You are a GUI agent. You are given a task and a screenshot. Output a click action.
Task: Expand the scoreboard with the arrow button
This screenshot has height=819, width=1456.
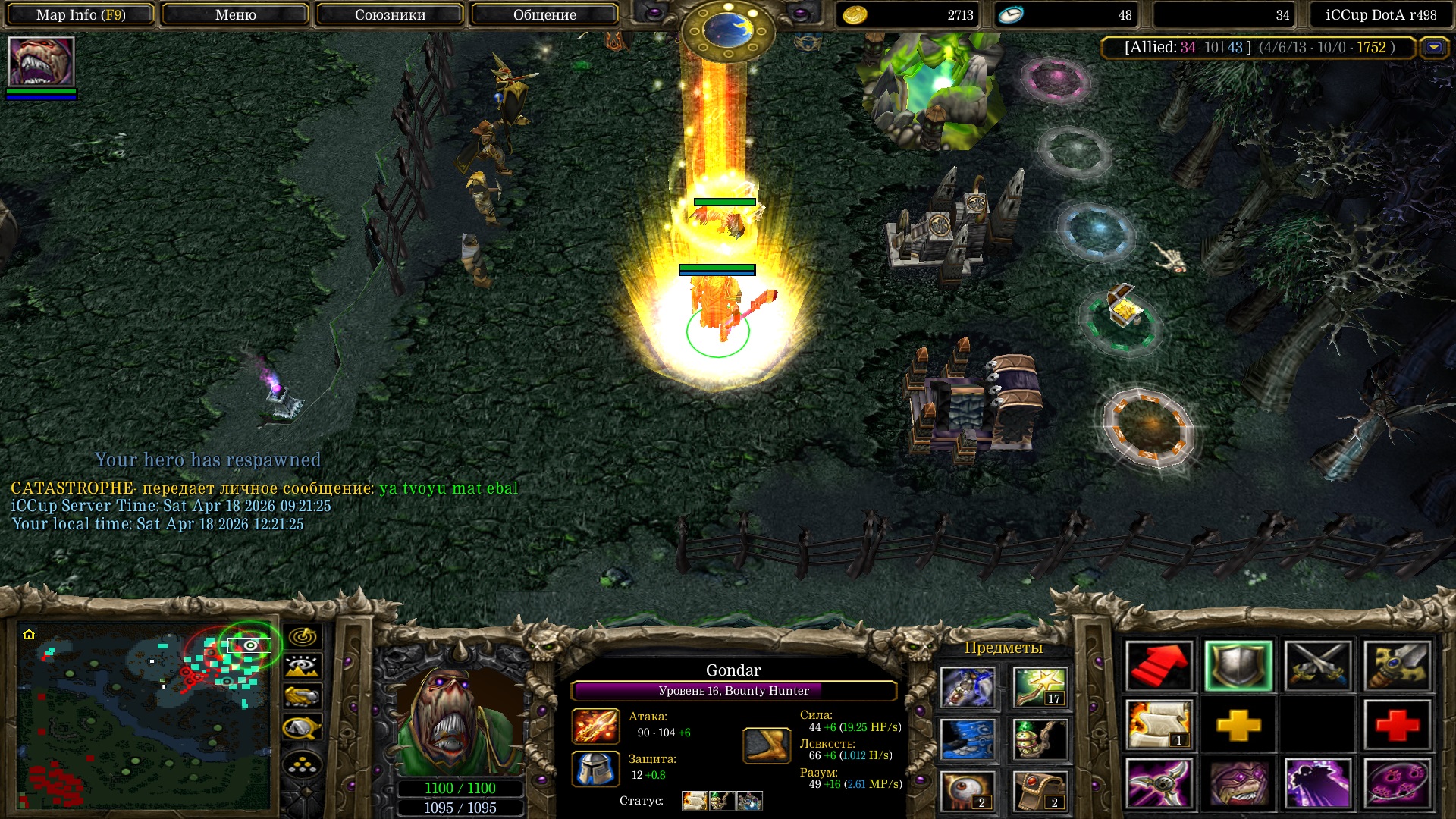(x=1433, y=48)
